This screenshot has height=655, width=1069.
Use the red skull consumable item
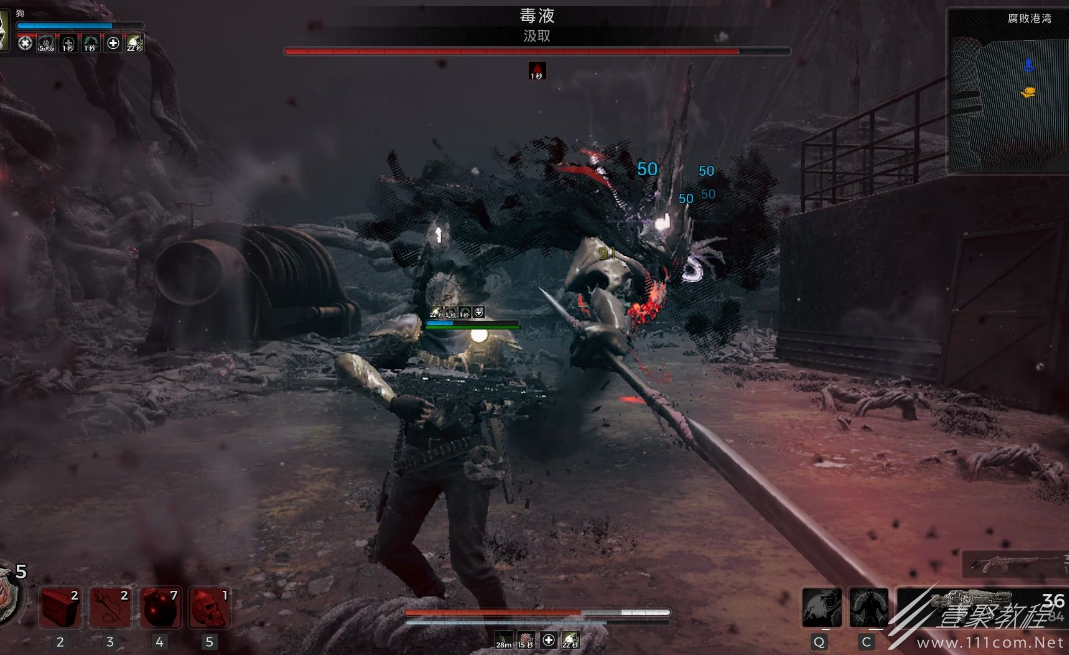209,607
